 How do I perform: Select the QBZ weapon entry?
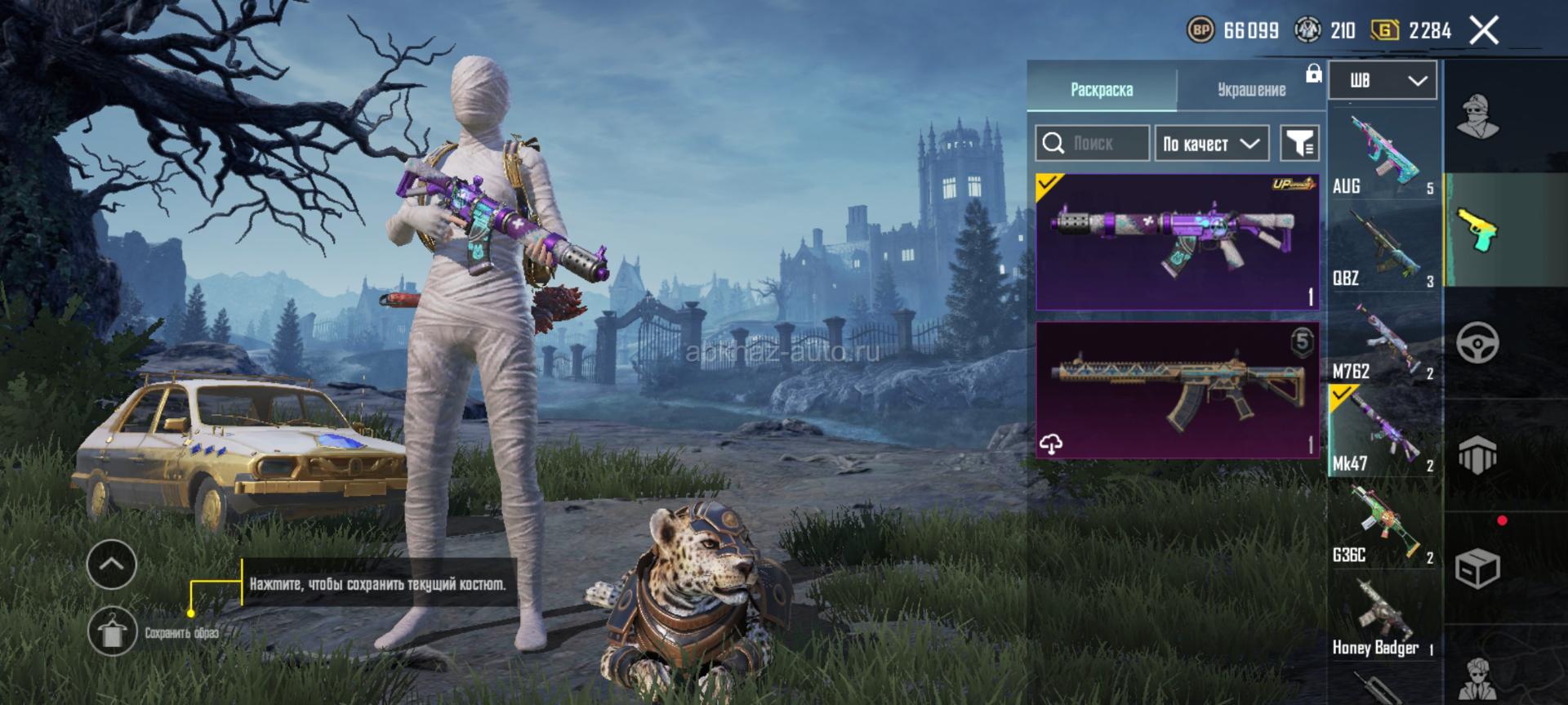tap(1383, 249)
